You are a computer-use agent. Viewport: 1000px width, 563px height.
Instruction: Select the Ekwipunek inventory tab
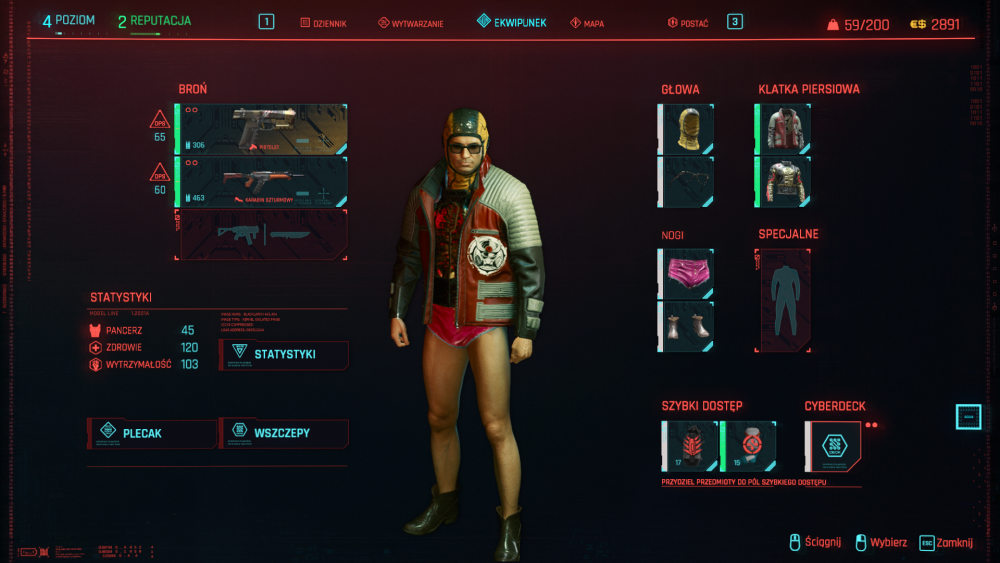(x=511, y=22)
